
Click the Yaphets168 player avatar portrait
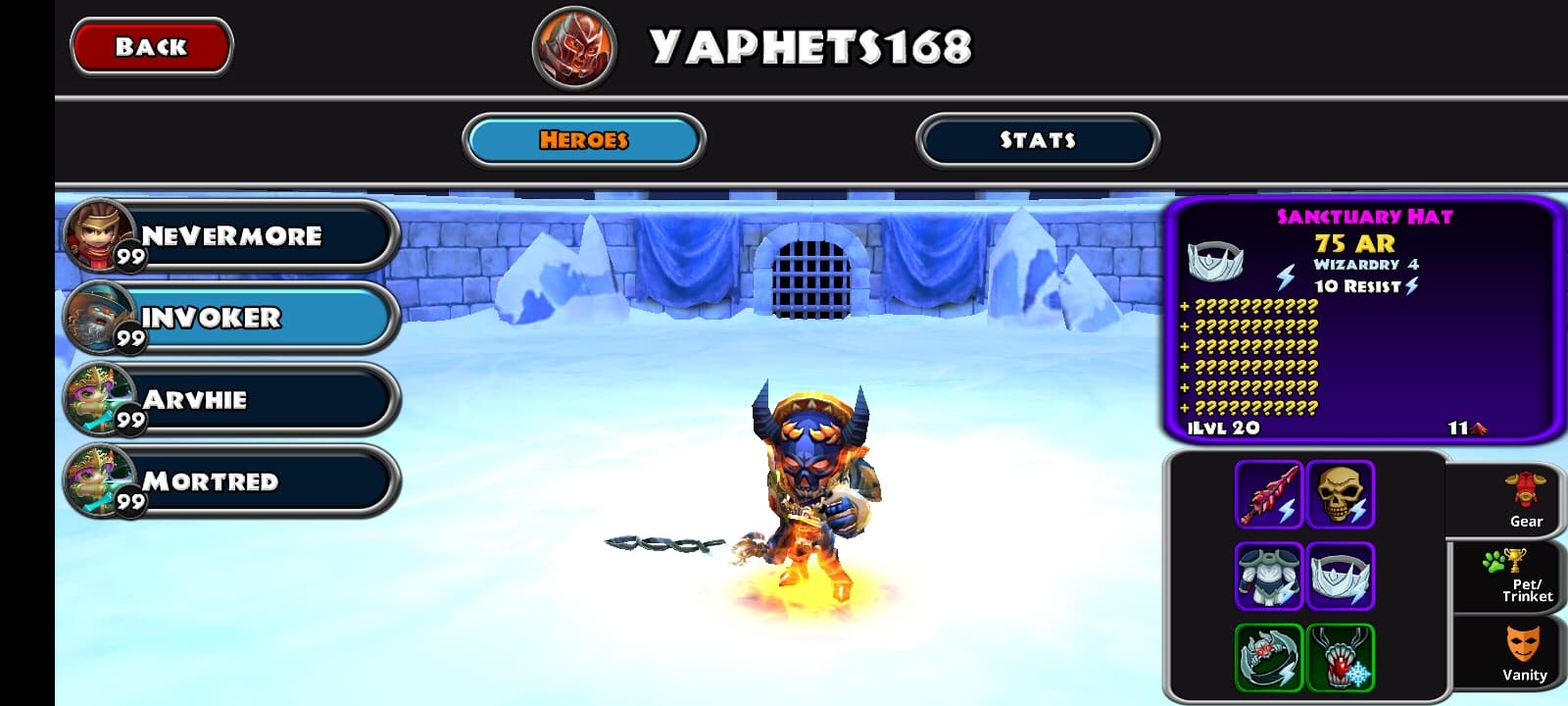click(x=574, y=47)
